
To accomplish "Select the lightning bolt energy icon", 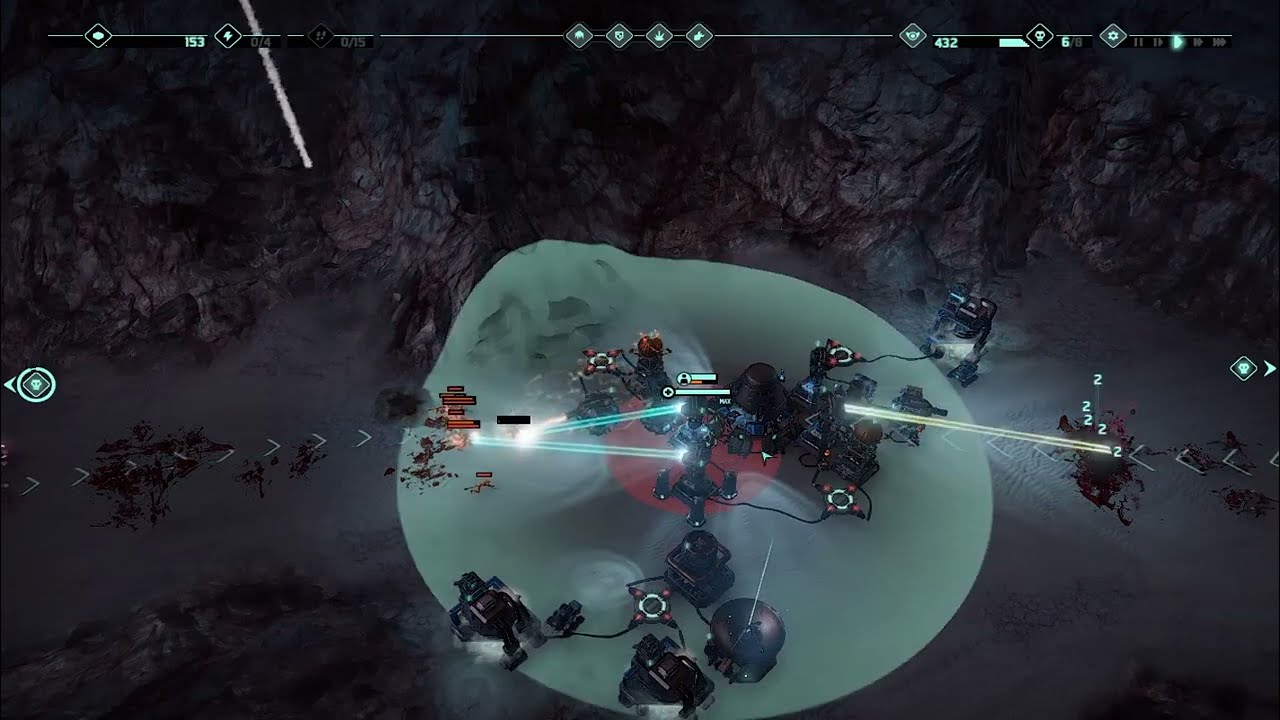I will click(x=228, y=37).
